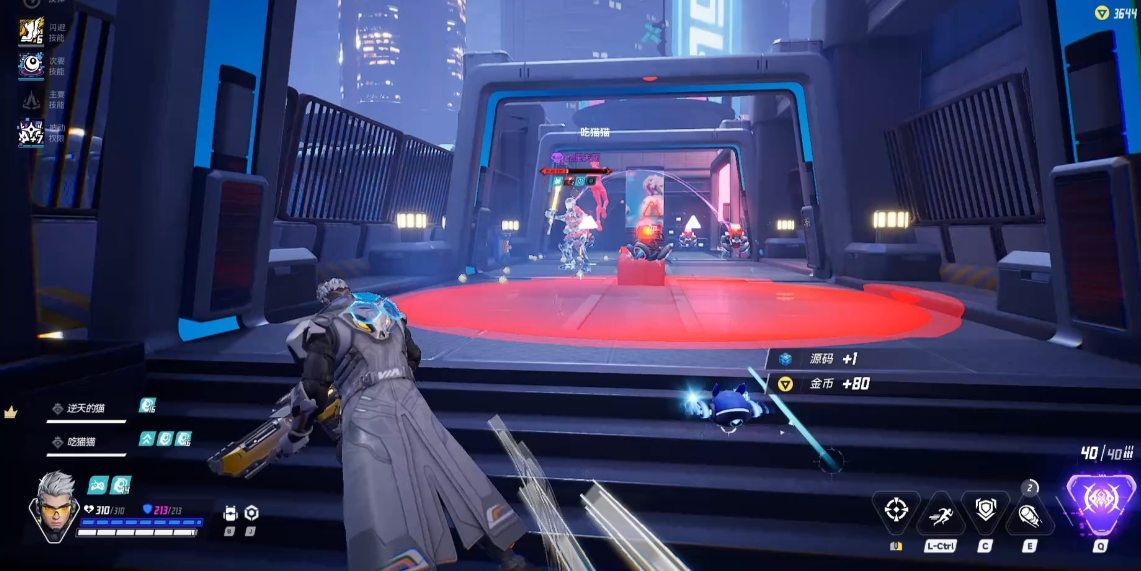The width and height of the screenshot is (1141, 571).
Task: Click the gamepad buff icon above the health bar
Action: pos(98,485)
